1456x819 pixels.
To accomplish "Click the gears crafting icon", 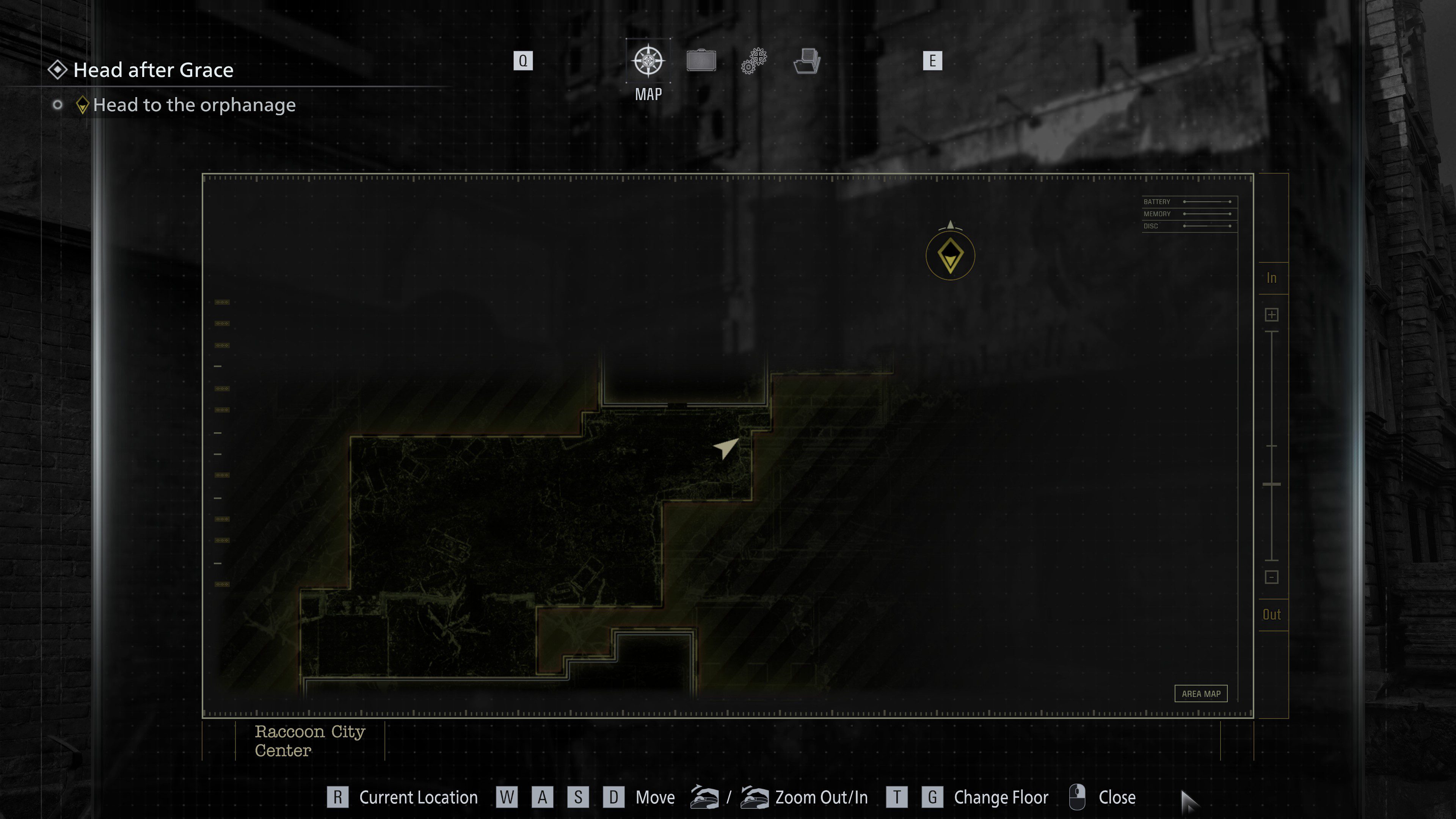I will 753,61.
